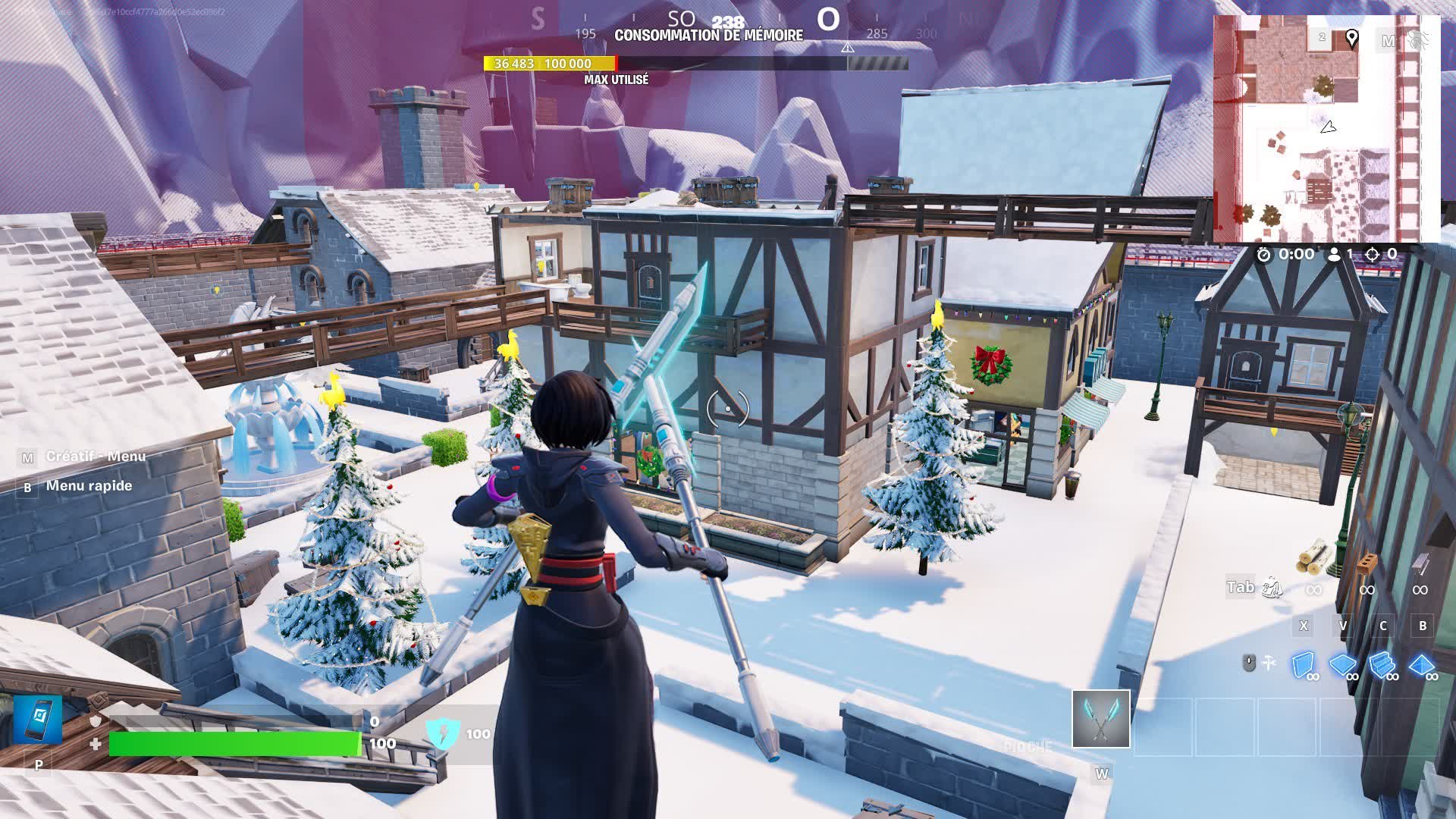Image resolution: width=1456 pixels, height=819 pixels.
Task: Click the Tab key label near the backpack
Action: point(1240,587)
